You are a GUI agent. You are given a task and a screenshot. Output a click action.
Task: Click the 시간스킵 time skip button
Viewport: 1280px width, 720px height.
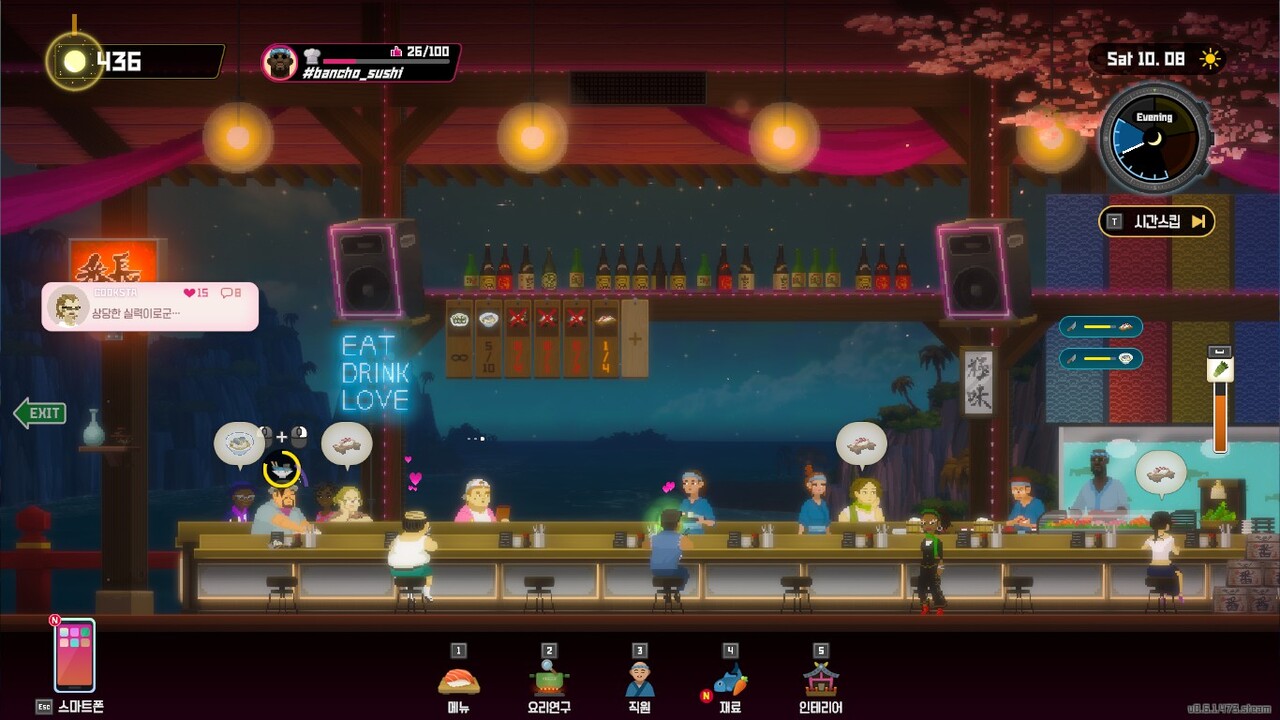1157,221
